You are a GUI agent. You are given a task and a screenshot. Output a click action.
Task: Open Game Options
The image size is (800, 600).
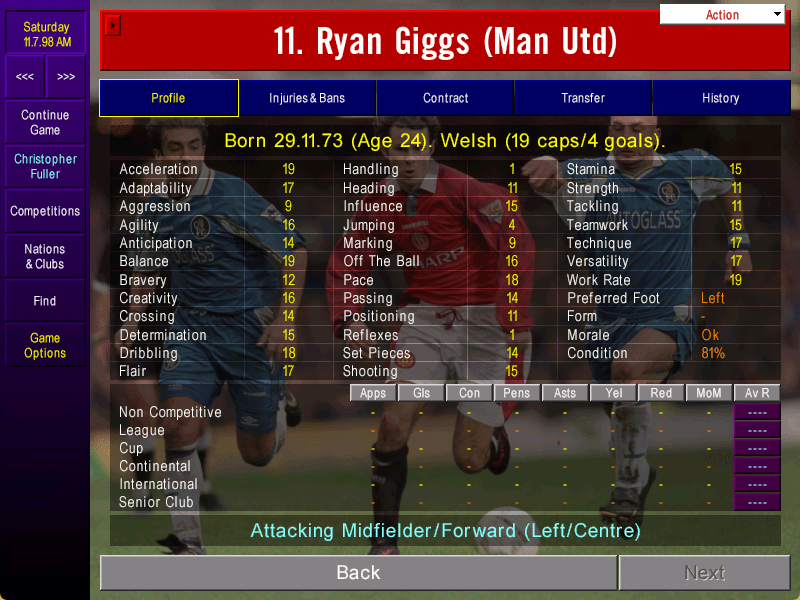pos(45,345)
